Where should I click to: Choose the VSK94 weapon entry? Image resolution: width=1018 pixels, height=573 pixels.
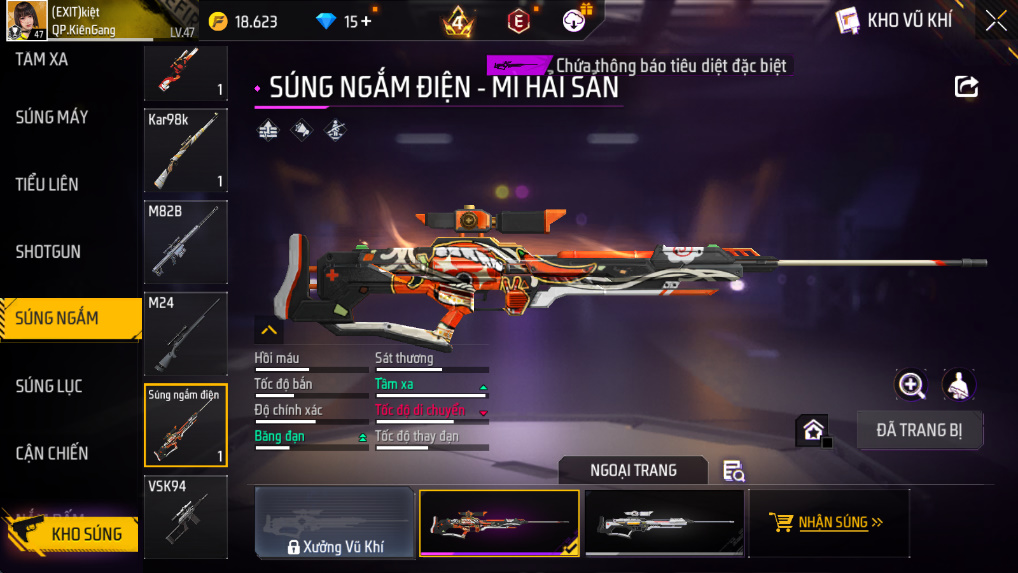point(185,516)
